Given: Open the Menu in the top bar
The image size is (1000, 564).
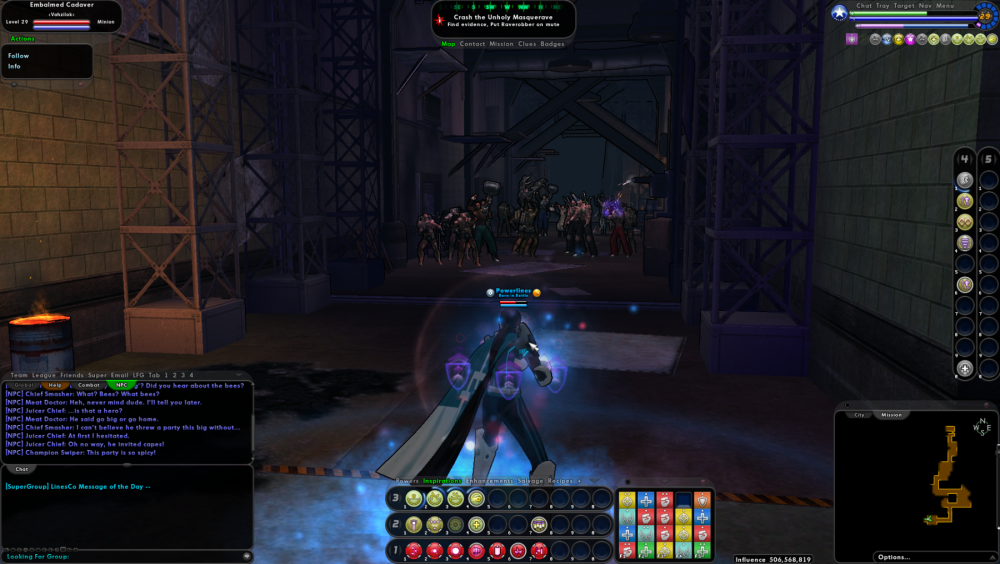Looking at the screenshot, I should click(945, 6).
